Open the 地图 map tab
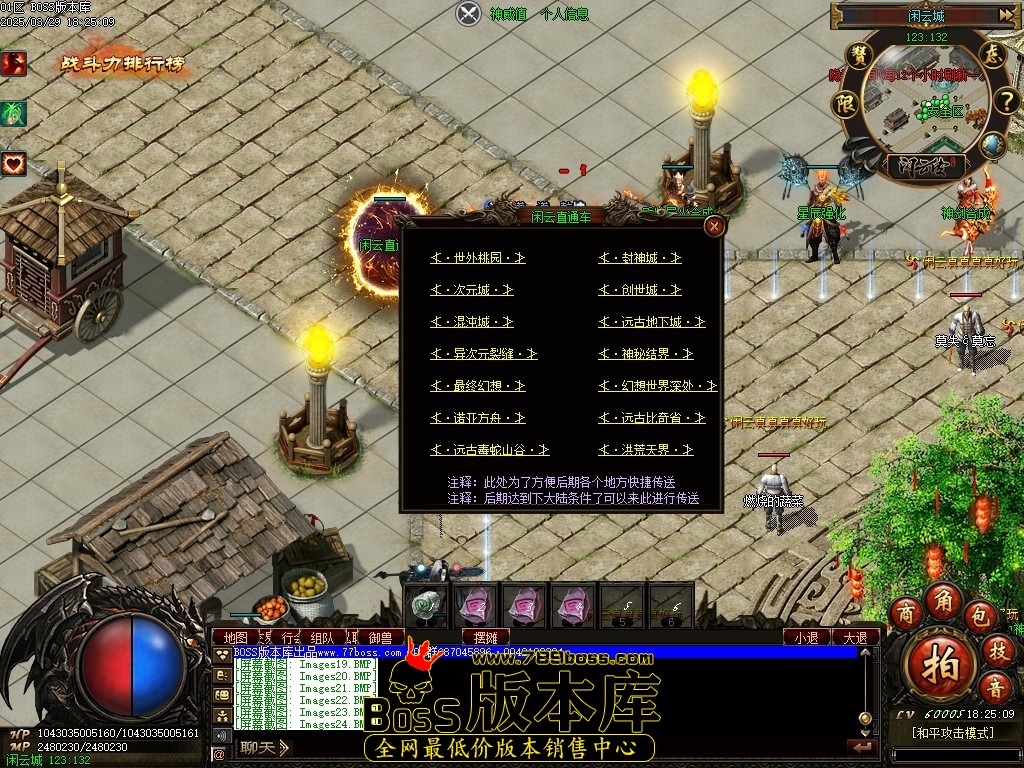This screenshot has width=1024, height=768. 236,637
